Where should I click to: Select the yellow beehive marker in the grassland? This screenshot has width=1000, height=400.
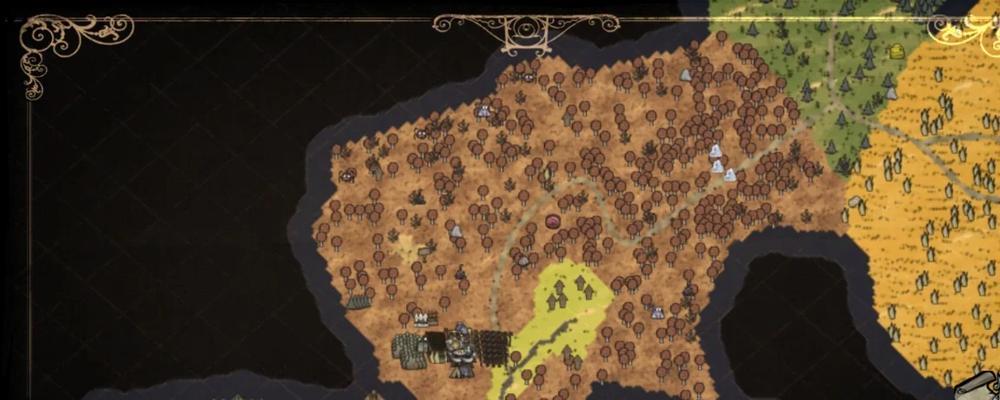[897, 52]
